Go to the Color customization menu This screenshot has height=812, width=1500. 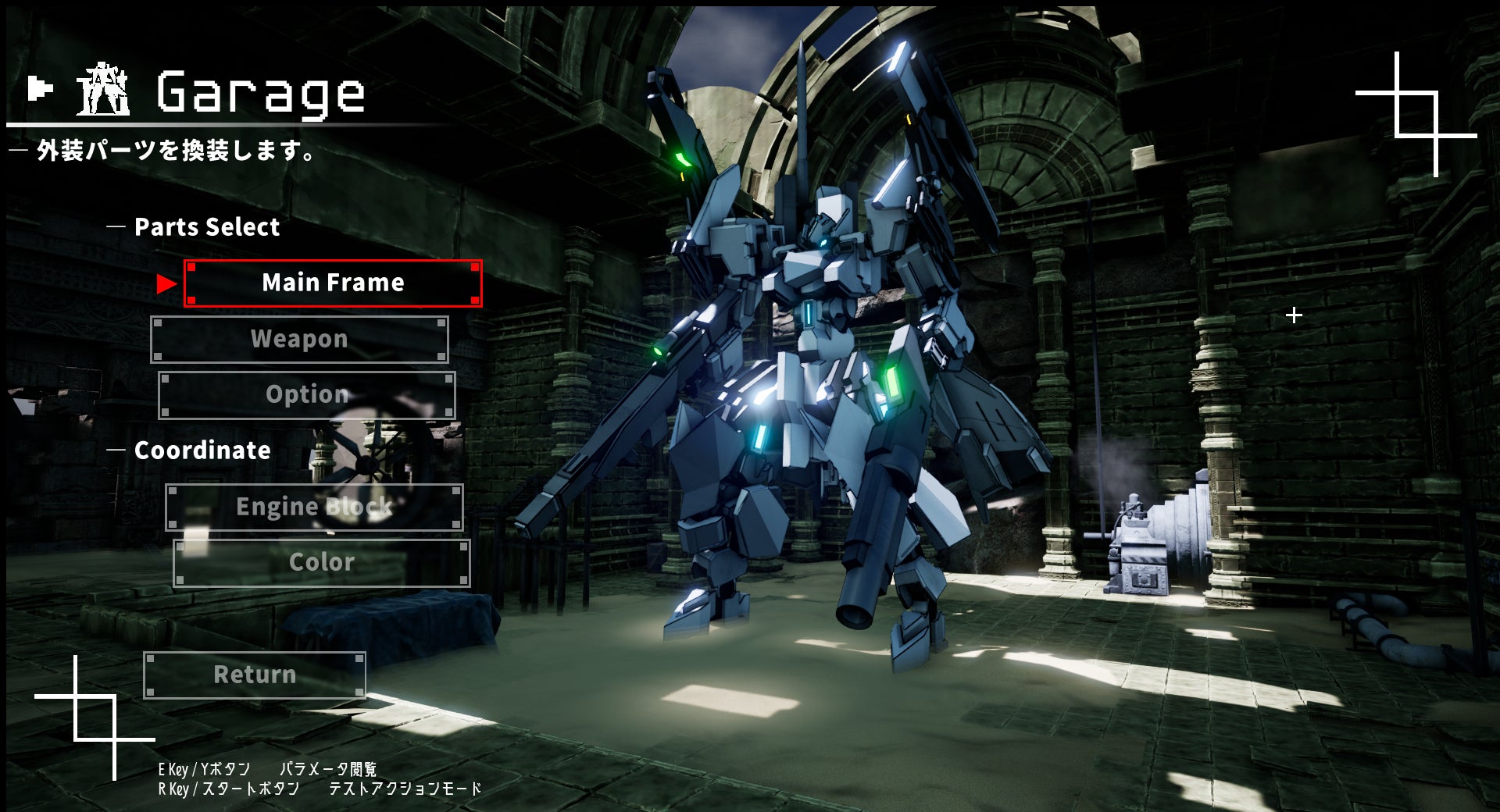[321, 562]
